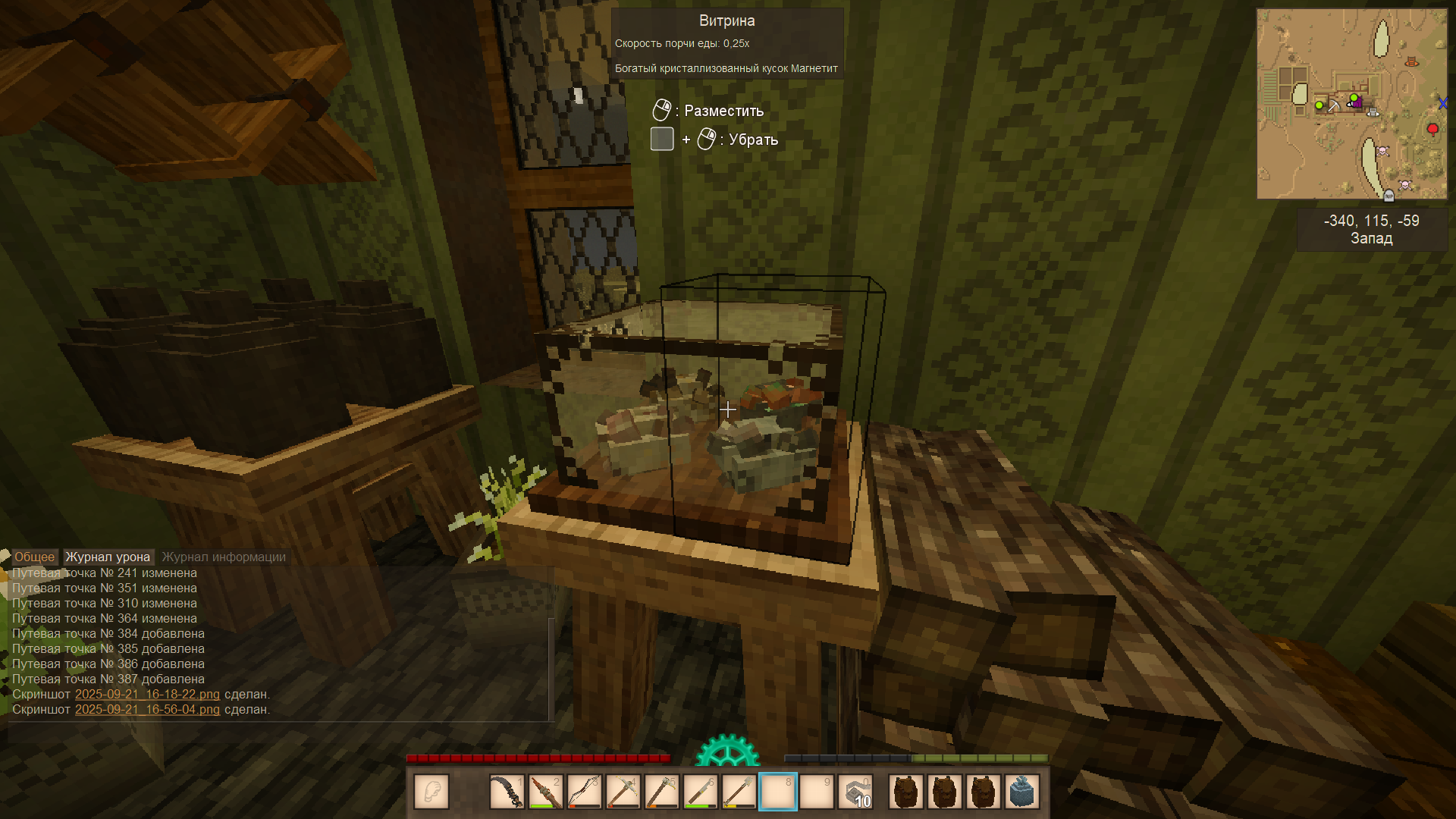Select the stack of 10 items slot
Viewport: 1456px width, 819px height.
[x=855, y=792]
